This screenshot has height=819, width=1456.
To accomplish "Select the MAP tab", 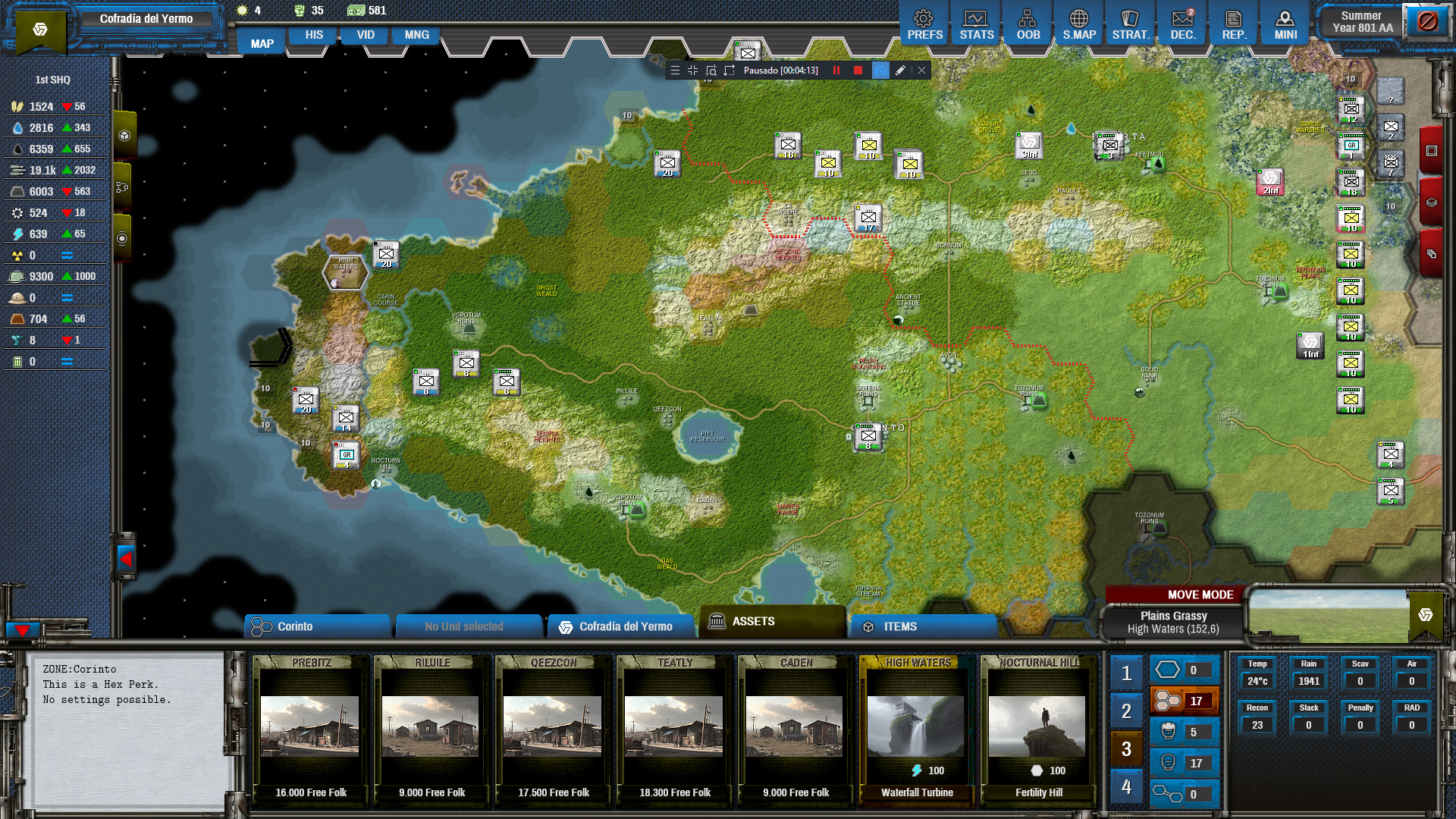I will [x=262, y=43].
